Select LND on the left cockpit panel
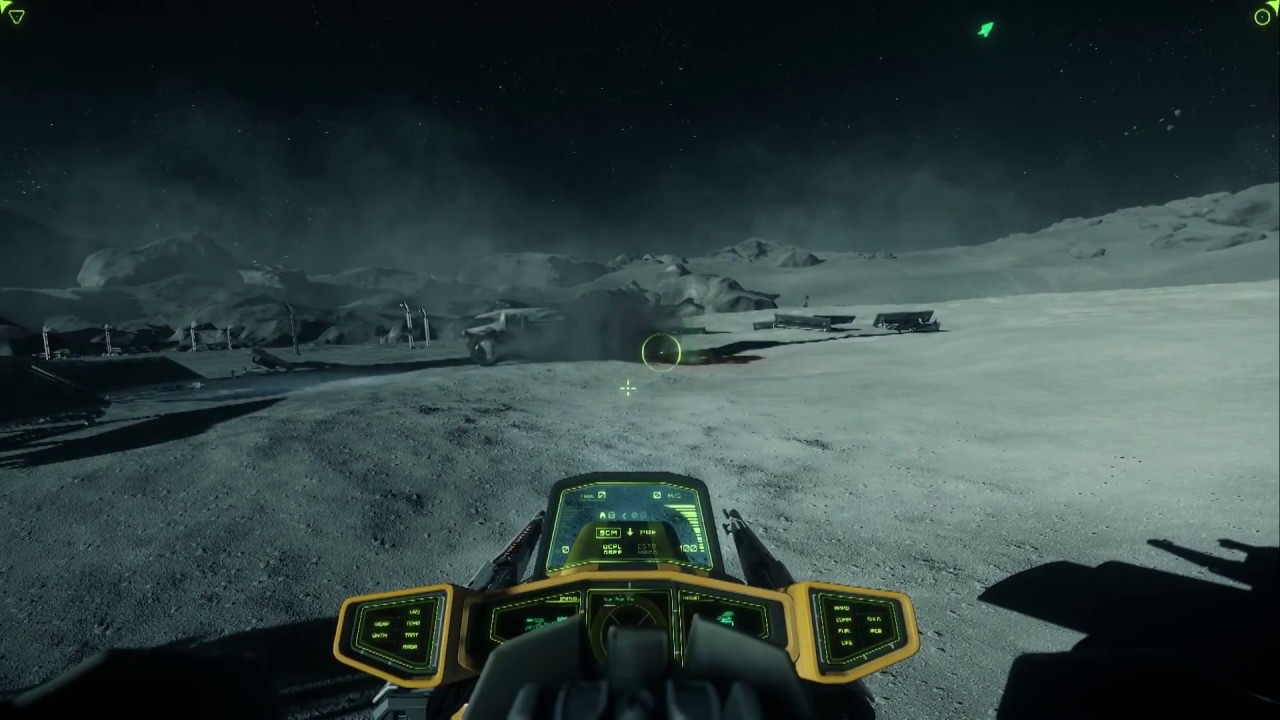 pos(414,611)
